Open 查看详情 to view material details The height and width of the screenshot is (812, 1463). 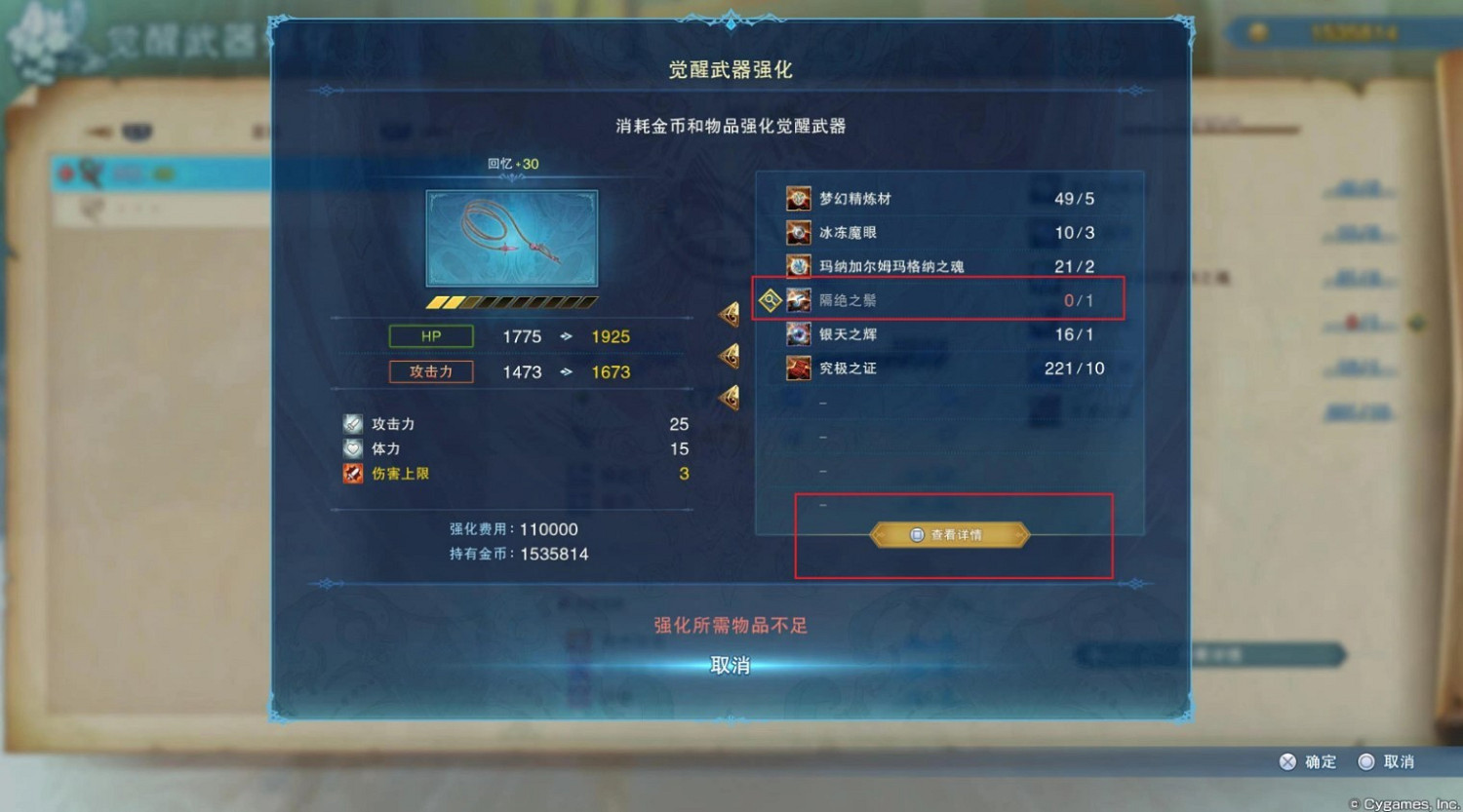(x=950, y=534)
